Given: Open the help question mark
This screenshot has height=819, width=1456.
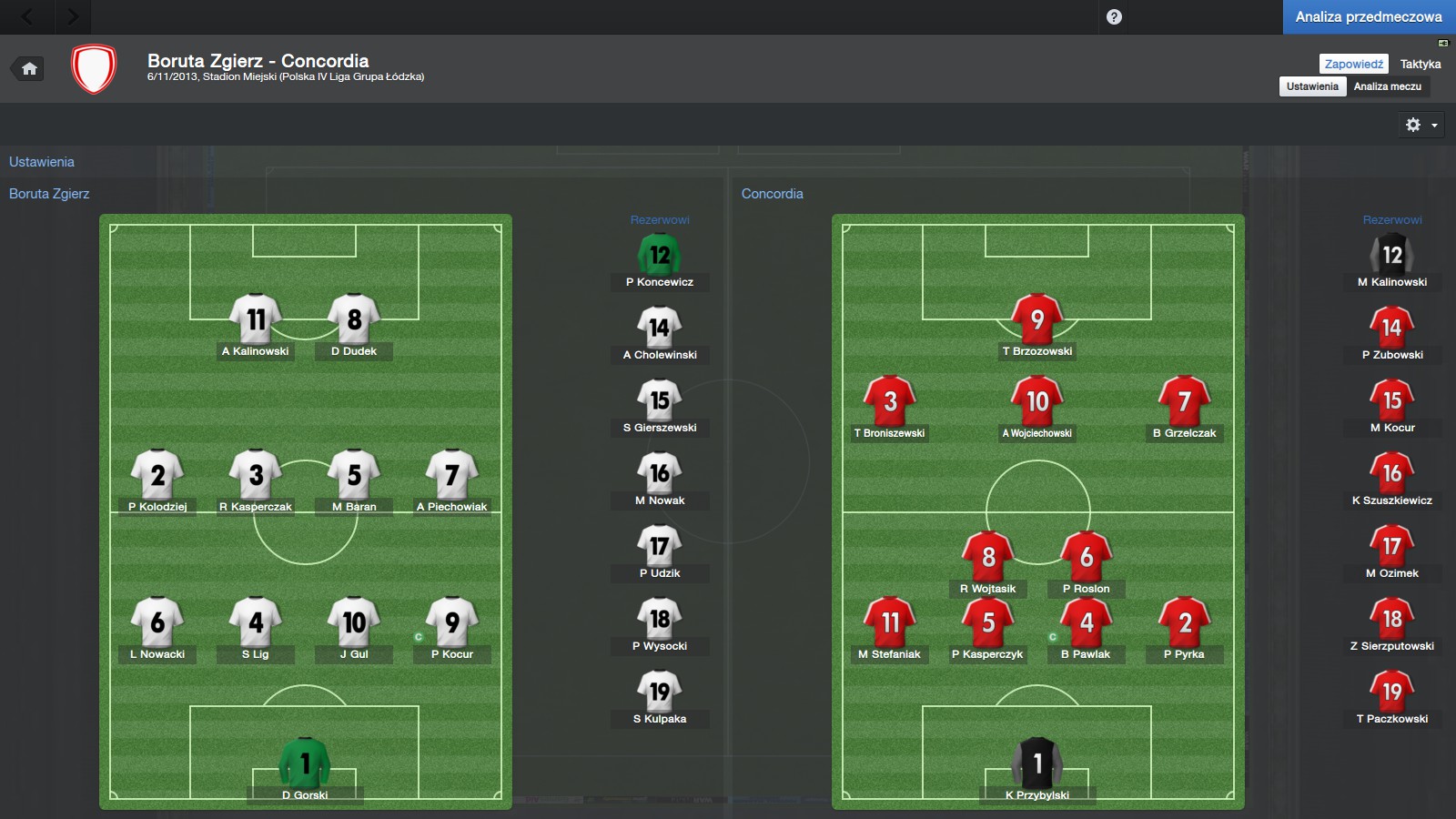Looking at the screenshot, I should pos(1114,16).
